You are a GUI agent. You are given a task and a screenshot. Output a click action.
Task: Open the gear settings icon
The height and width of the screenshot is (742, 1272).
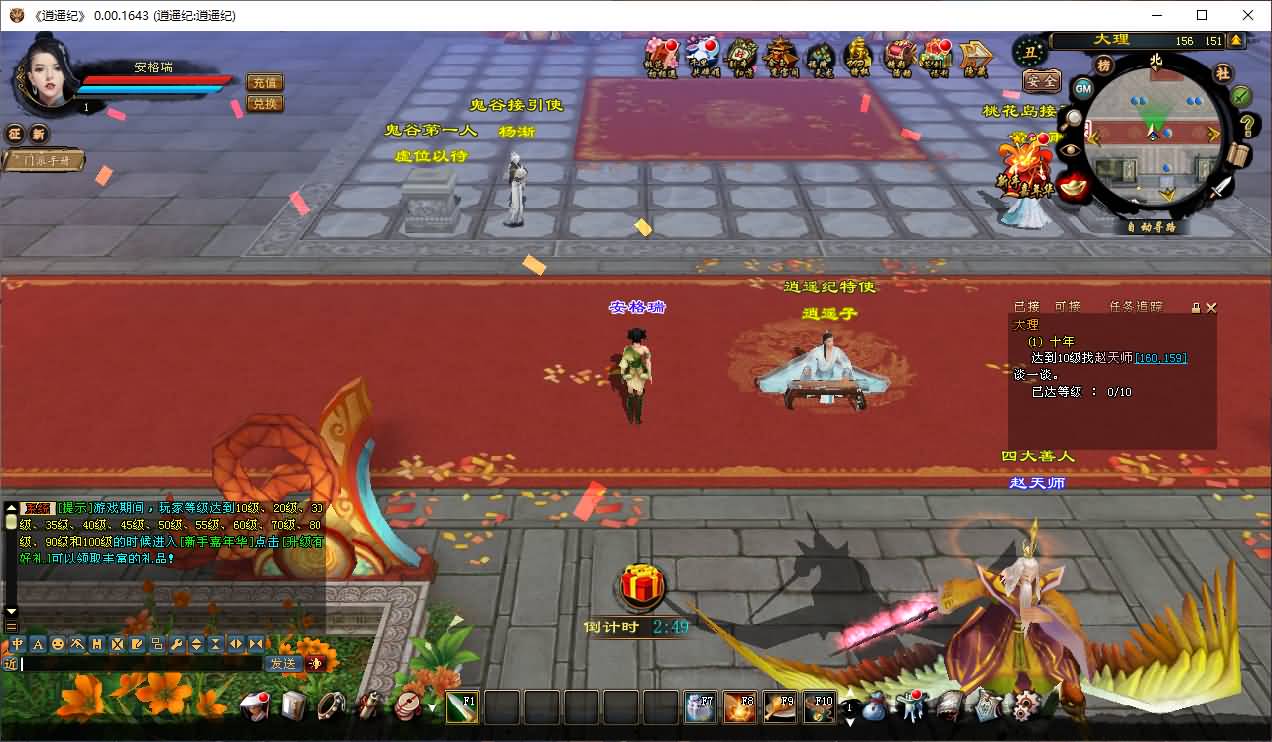(x=1026, y=706)
